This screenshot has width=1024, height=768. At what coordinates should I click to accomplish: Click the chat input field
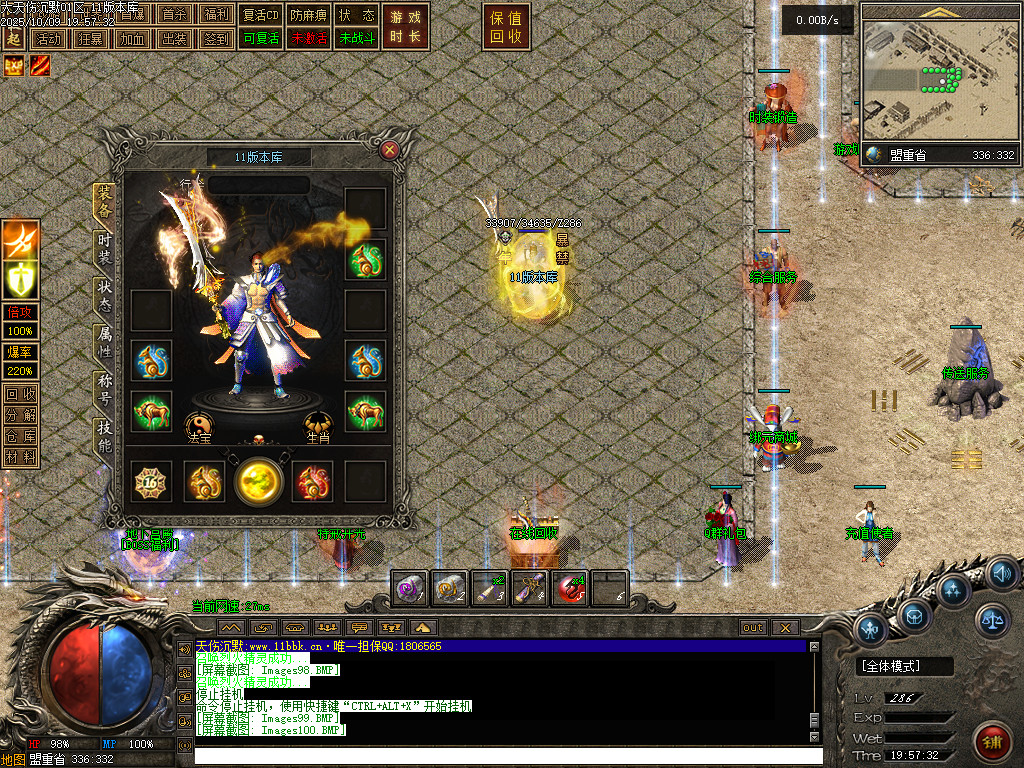(x=500, y=755)
